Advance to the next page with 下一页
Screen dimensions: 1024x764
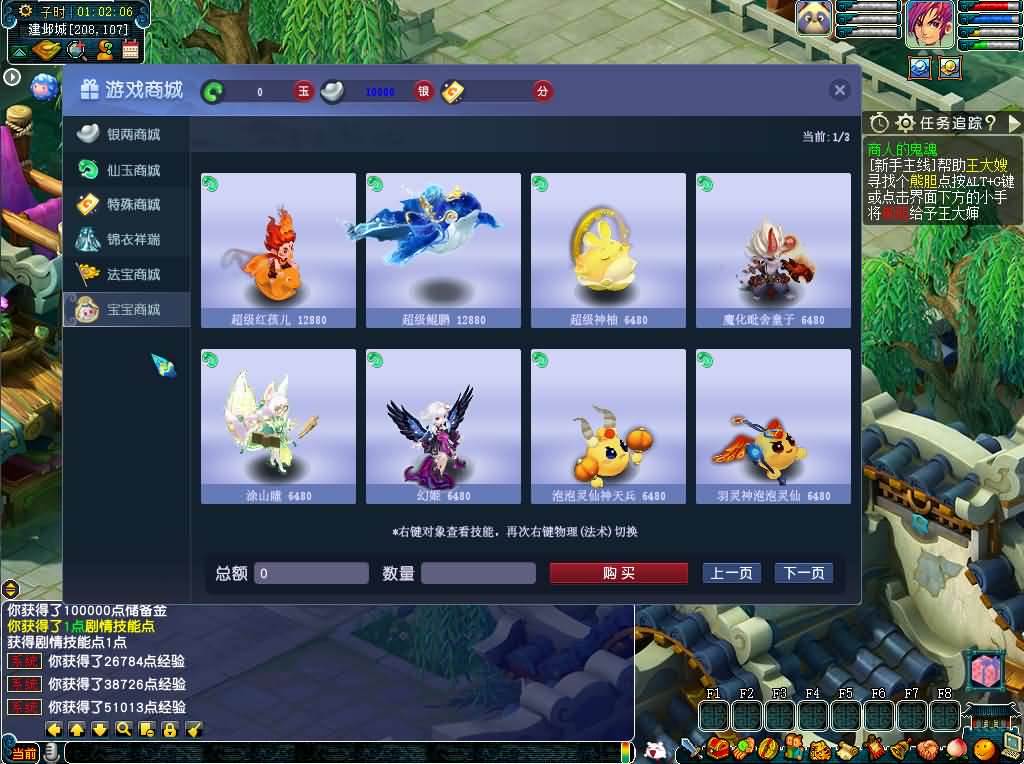(x=803, y=573)
